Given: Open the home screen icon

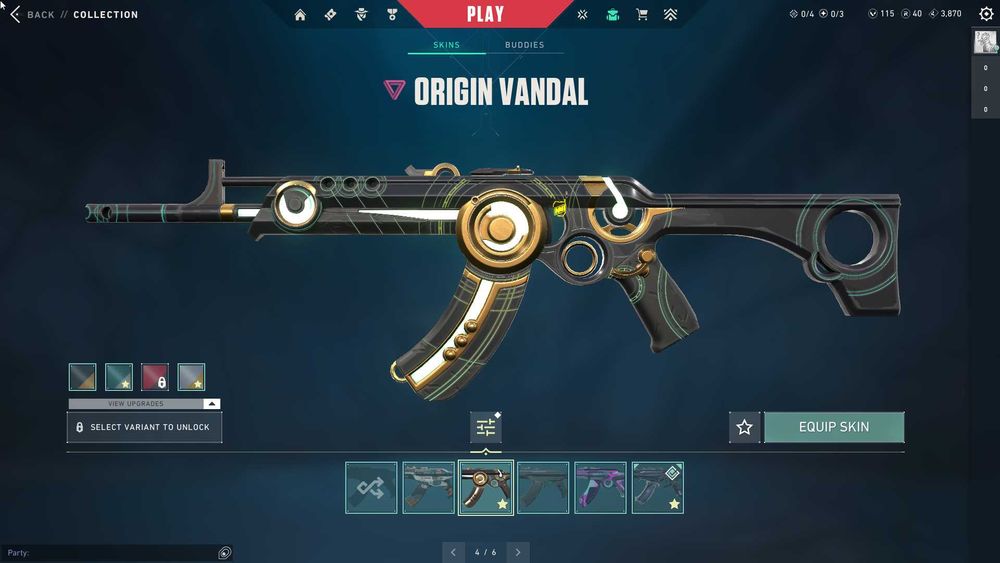Looking at the screenshot, I should 300,15.
